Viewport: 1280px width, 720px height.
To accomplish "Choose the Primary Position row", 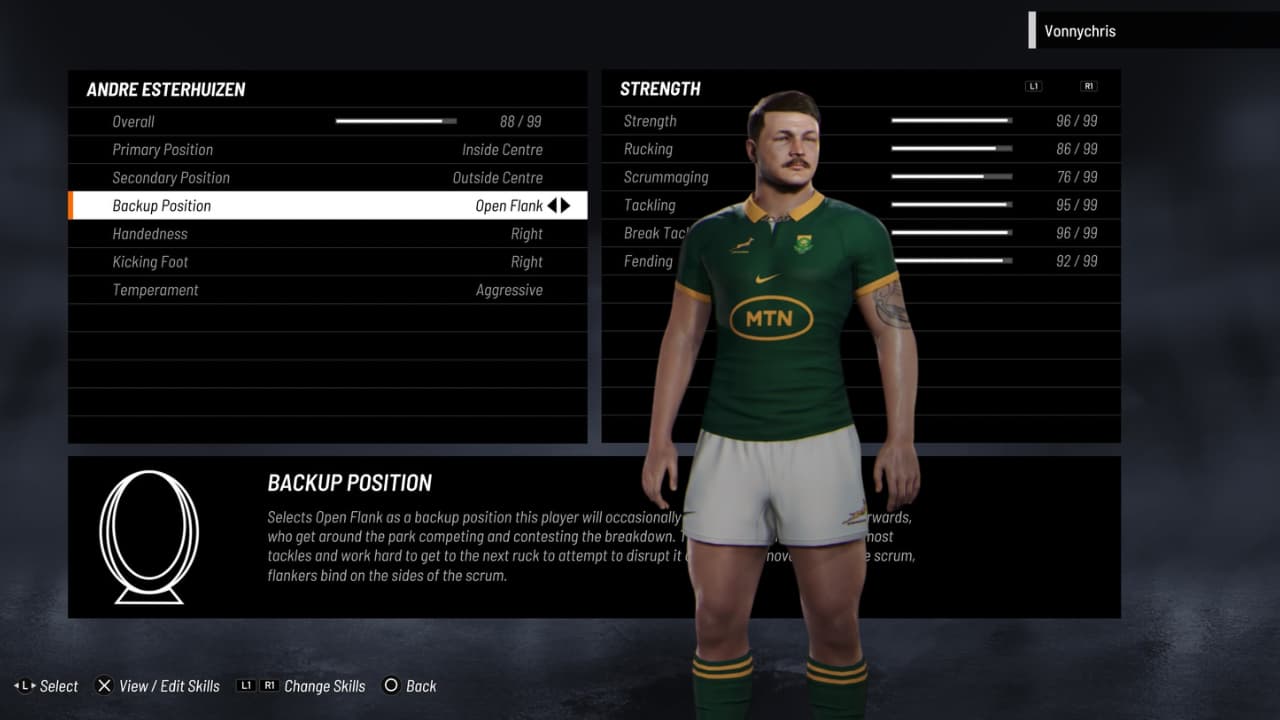I will tap(327, 150).
